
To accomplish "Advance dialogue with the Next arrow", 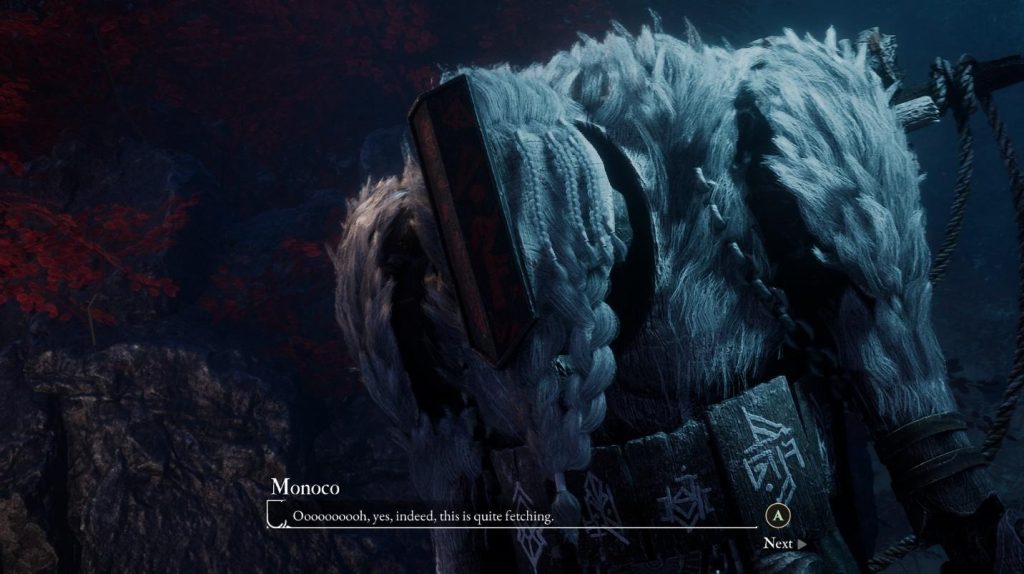I will coord(784,544).
